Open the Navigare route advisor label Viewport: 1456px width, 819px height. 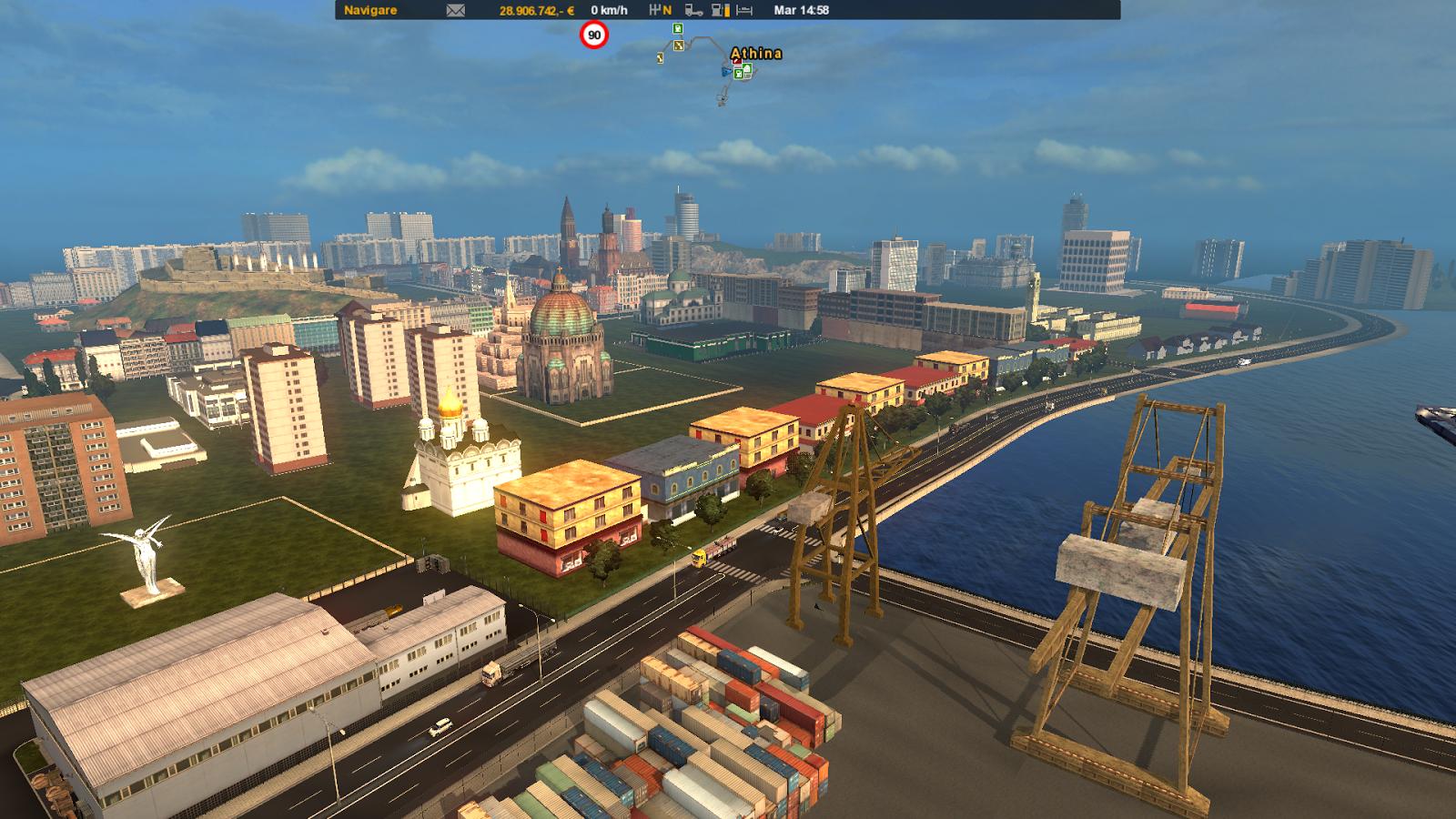370,10
